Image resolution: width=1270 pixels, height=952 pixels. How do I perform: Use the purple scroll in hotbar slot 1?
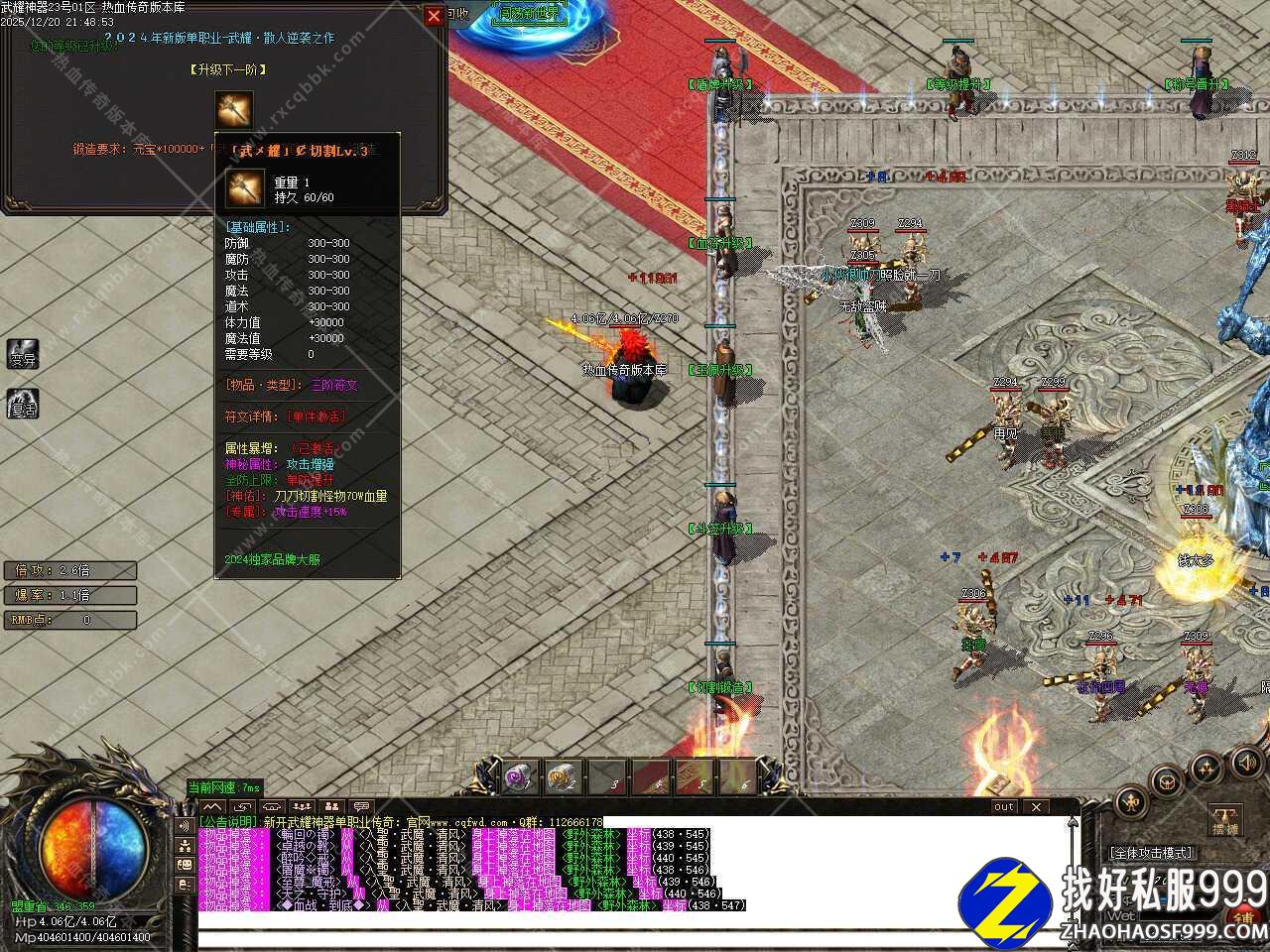(520, 778)
